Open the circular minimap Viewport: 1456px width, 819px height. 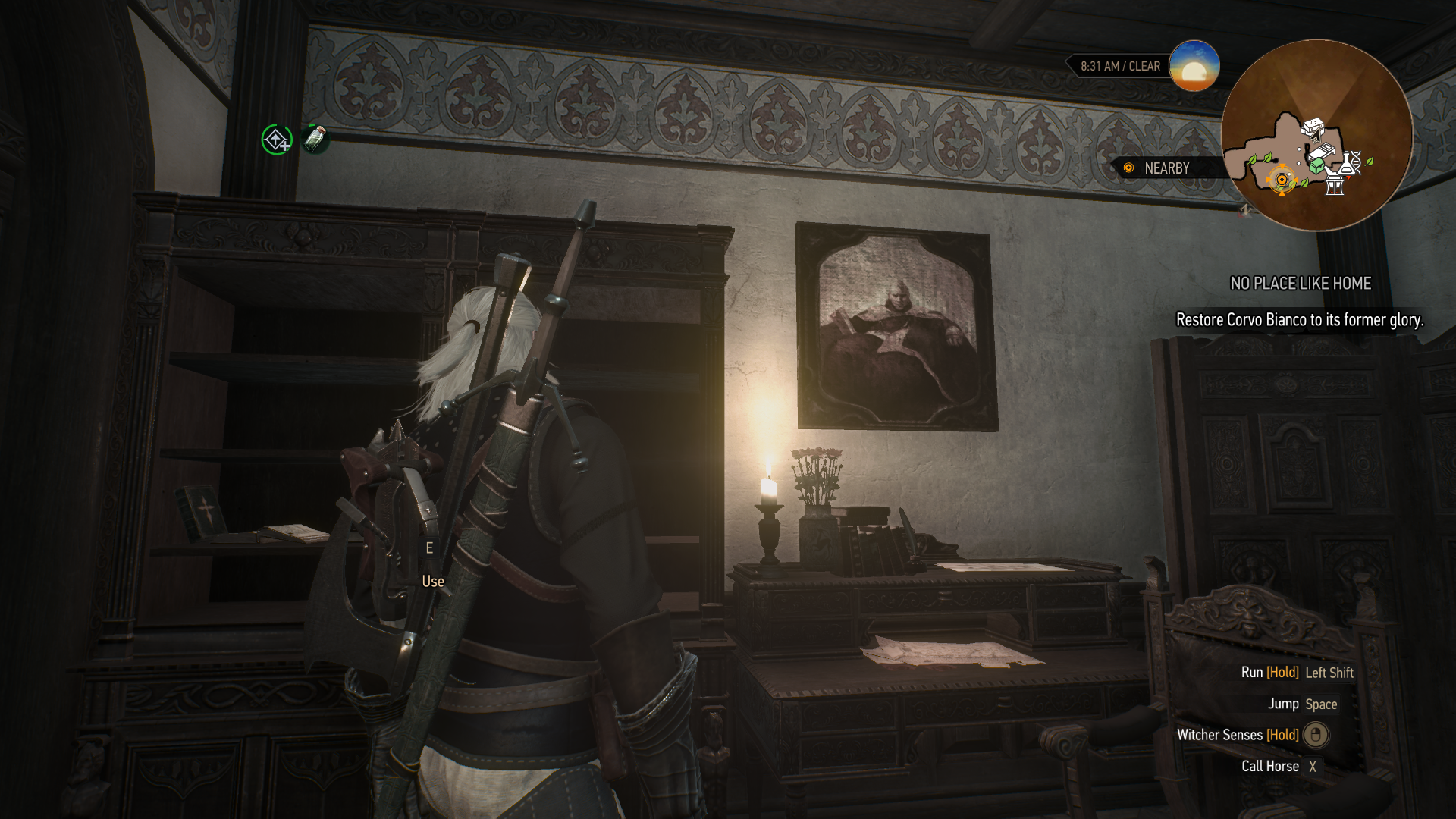click(x=1317, y=136)
